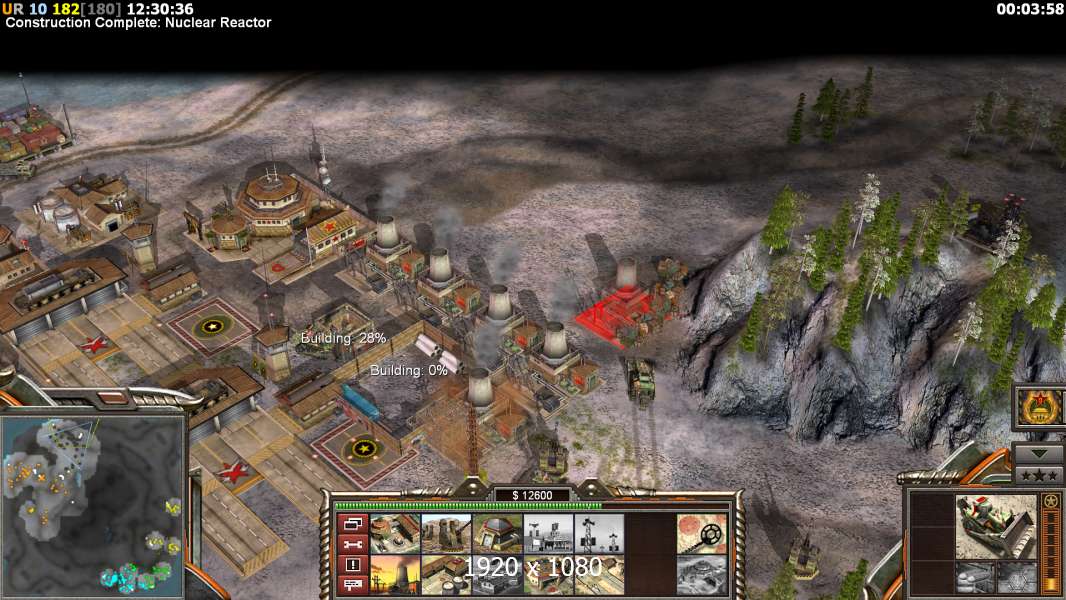Click the hexagon upgrade icon below the bulldozer
Screen dimensions: 1066x600
click(x=1014, y=577)
